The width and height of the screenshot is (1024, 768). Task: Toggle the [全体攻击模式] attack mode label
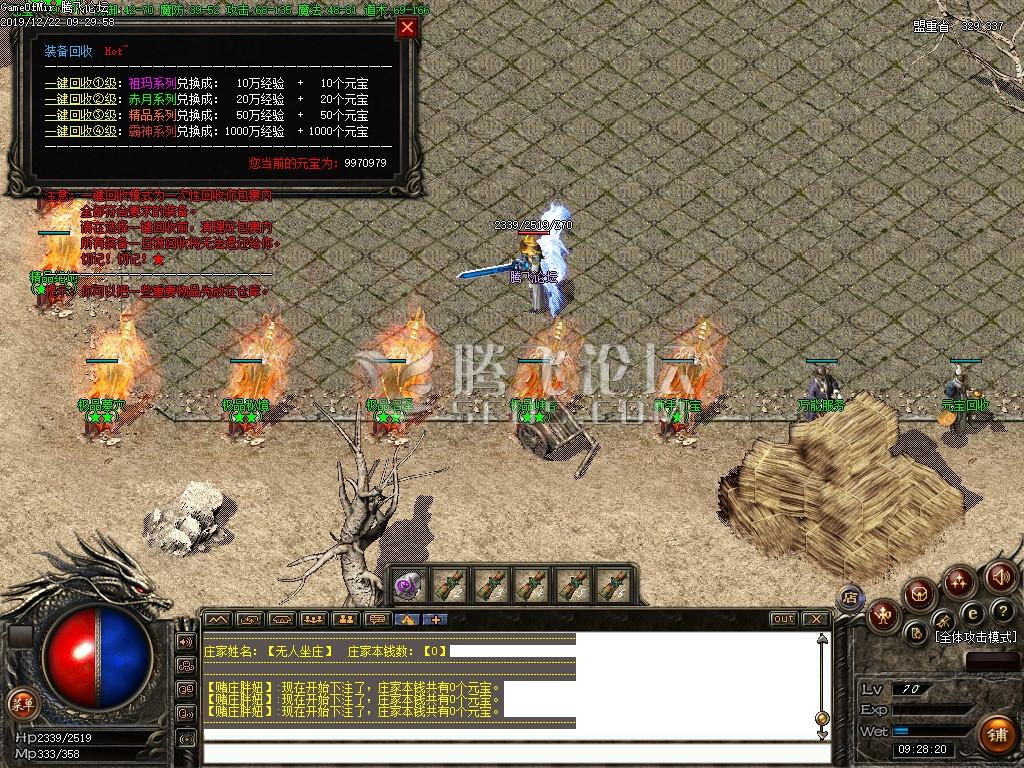click(x=975, y=637)
